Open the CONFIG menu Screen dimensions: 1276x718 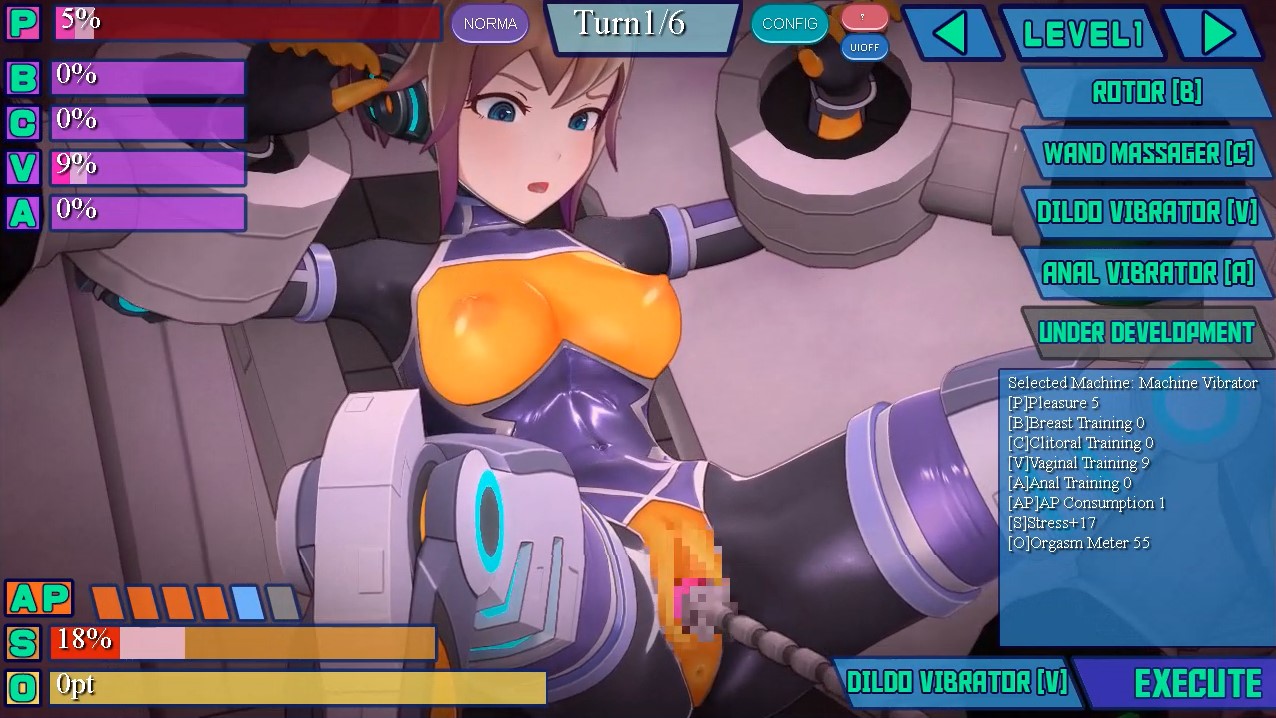789,24
